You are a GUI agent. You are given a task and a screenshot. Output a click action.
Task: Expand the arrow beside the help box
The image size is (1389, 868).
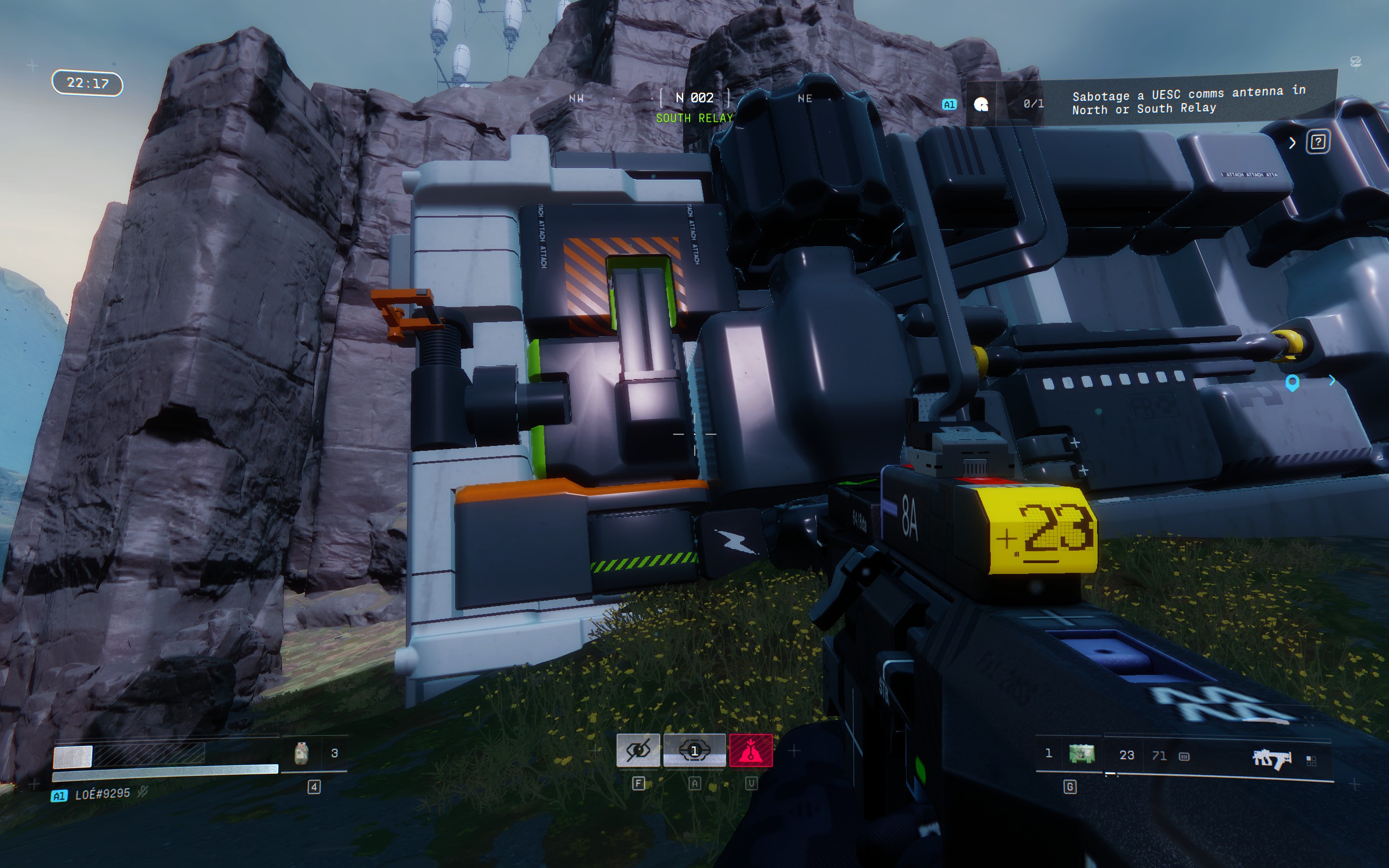1292,143
